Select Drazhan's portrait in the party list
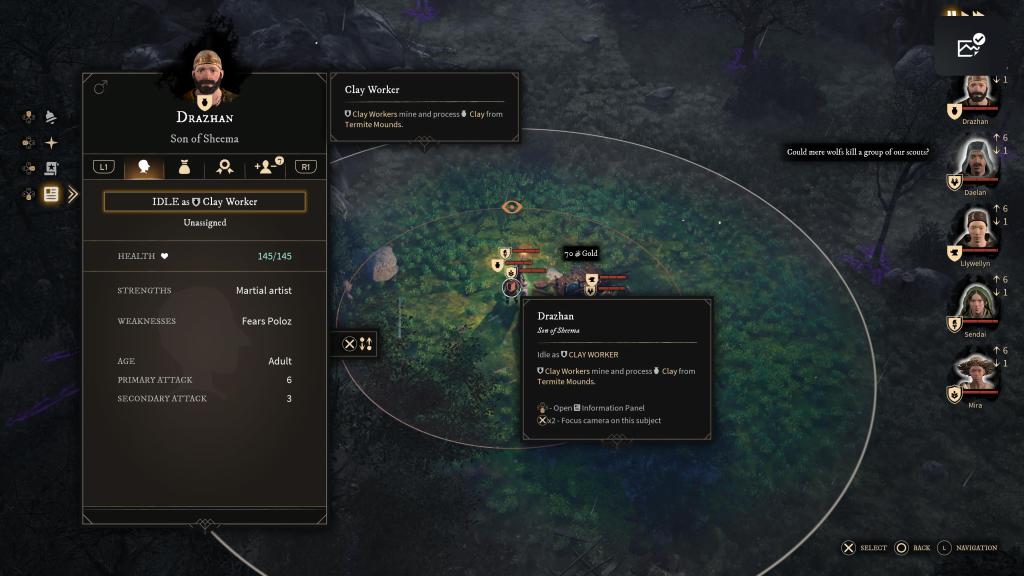The height and width of the screenshot is (576, 1024). [976, 94]
